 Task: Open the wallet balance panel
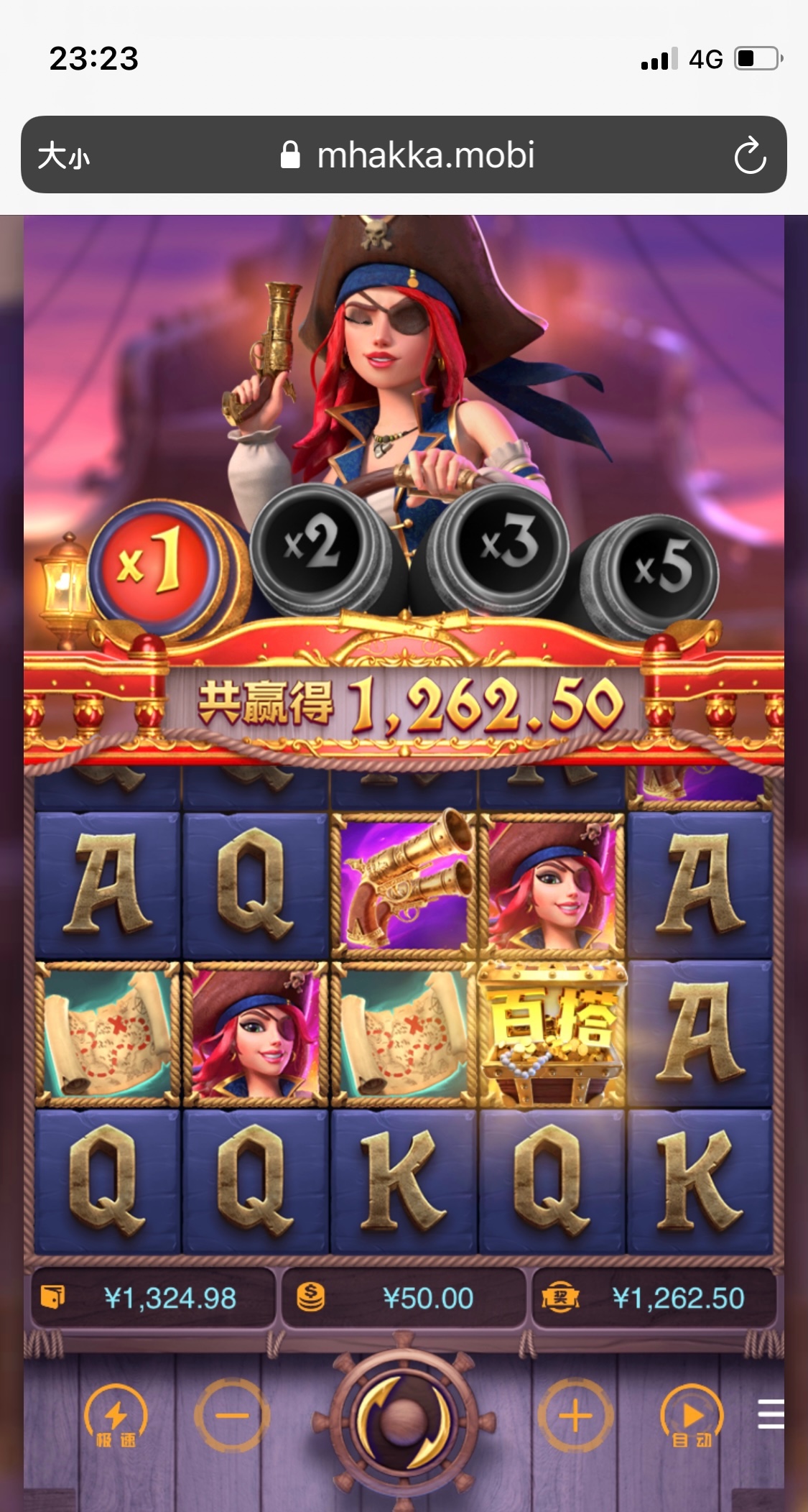pos(153,1298)
